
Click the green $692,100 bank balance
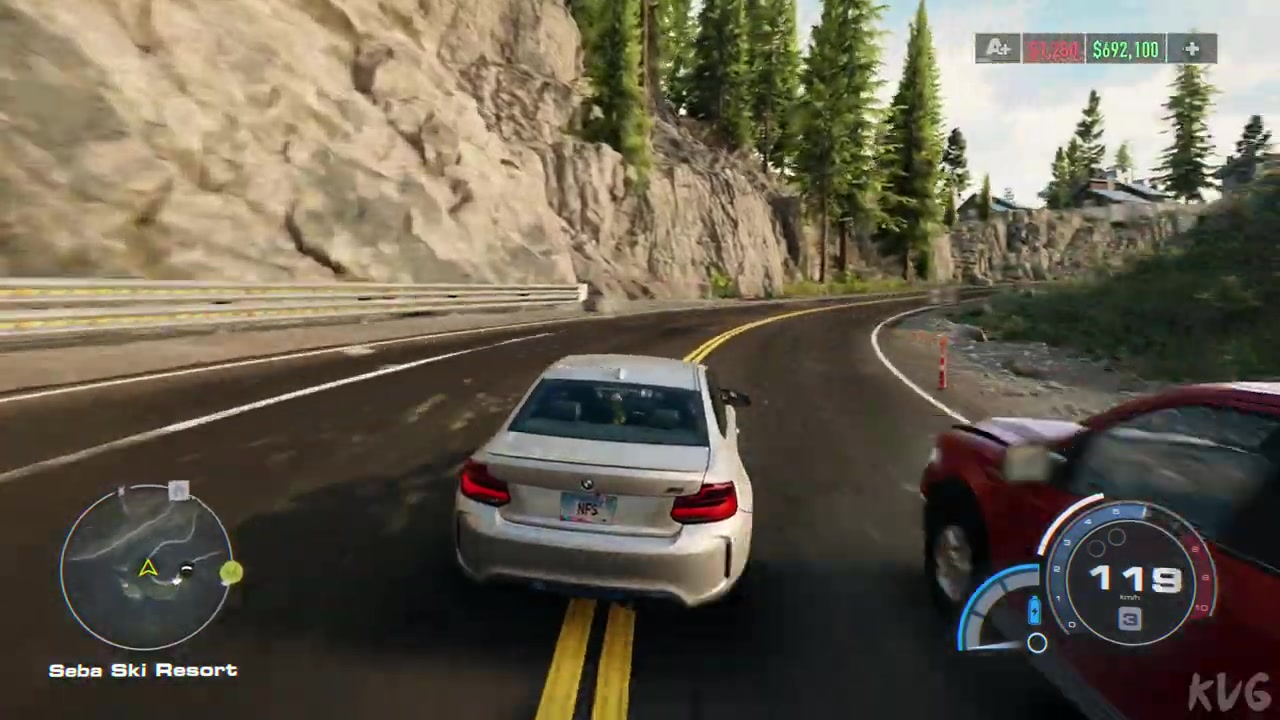click(x=1124, y=49)
